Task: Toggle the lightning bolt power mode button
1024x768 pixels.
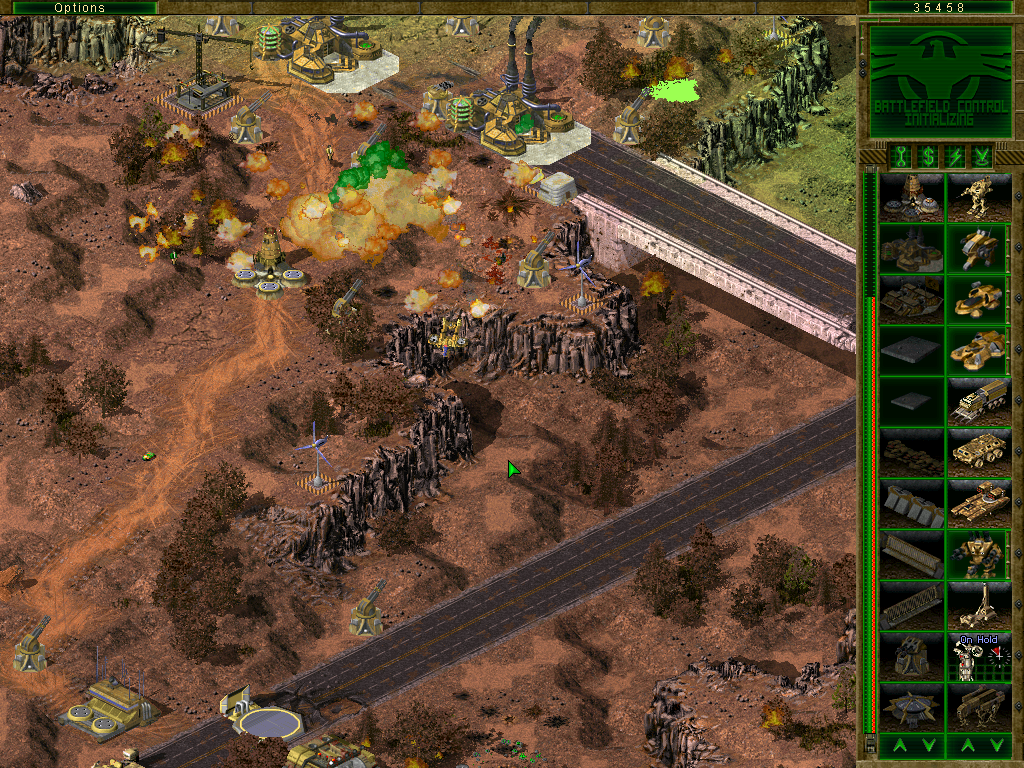Action: [955, 156]
